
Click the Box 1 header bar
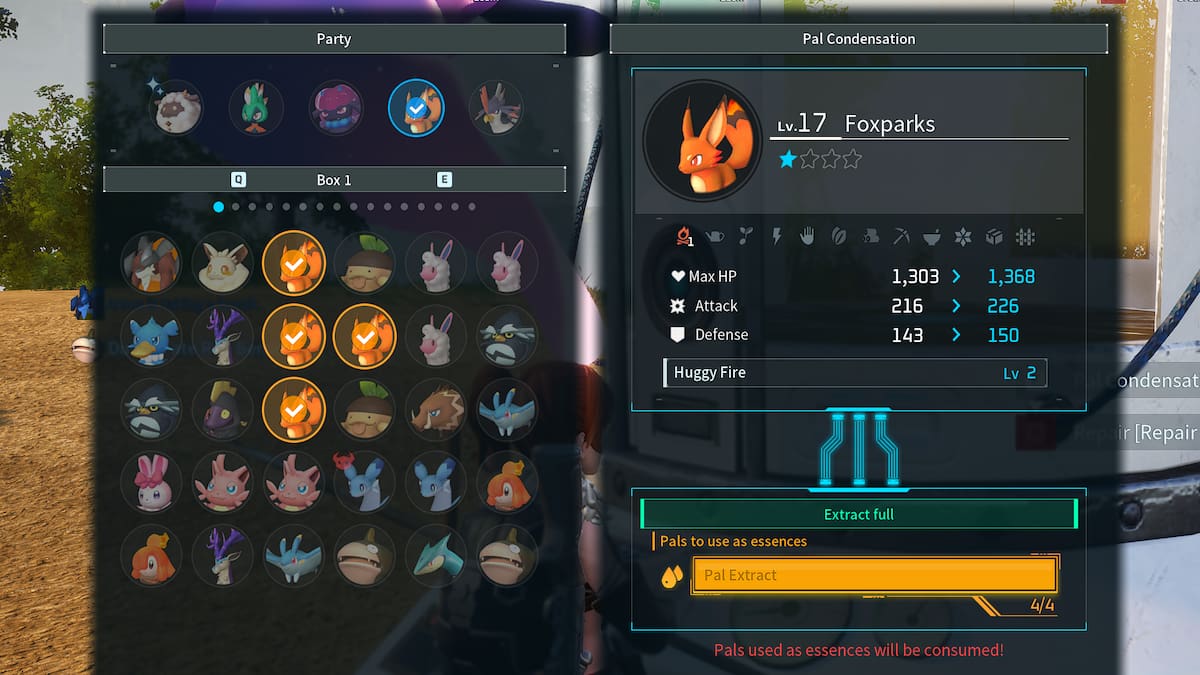click(x=334, y=180)
